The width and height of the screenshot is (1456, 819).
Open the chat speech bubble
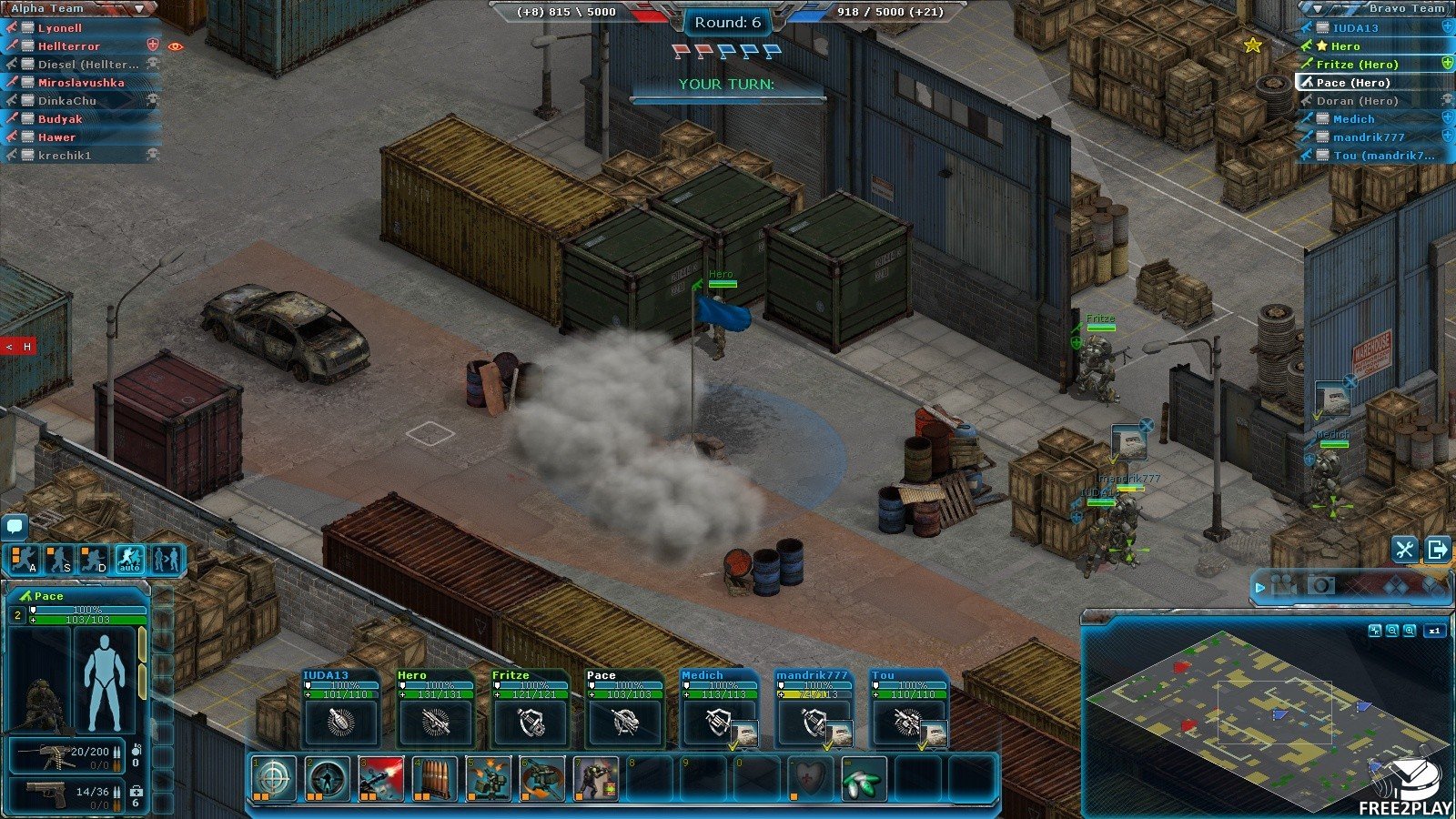[x=15, y=525]
